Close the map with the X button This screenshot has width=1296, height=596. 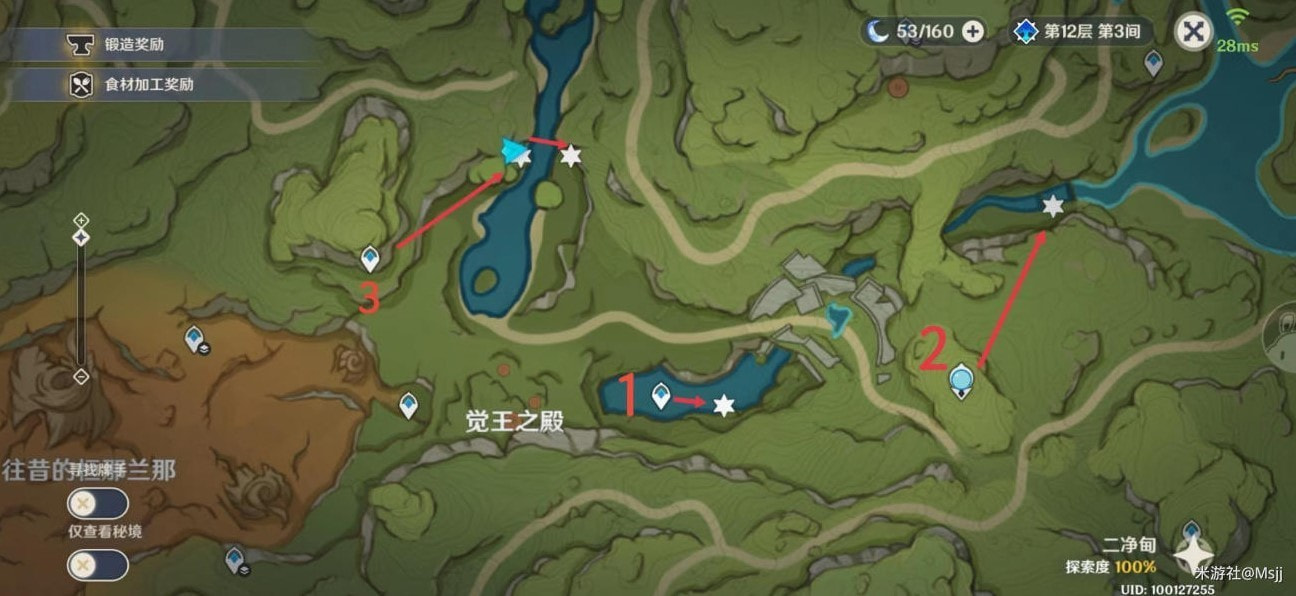(1192, 32)
